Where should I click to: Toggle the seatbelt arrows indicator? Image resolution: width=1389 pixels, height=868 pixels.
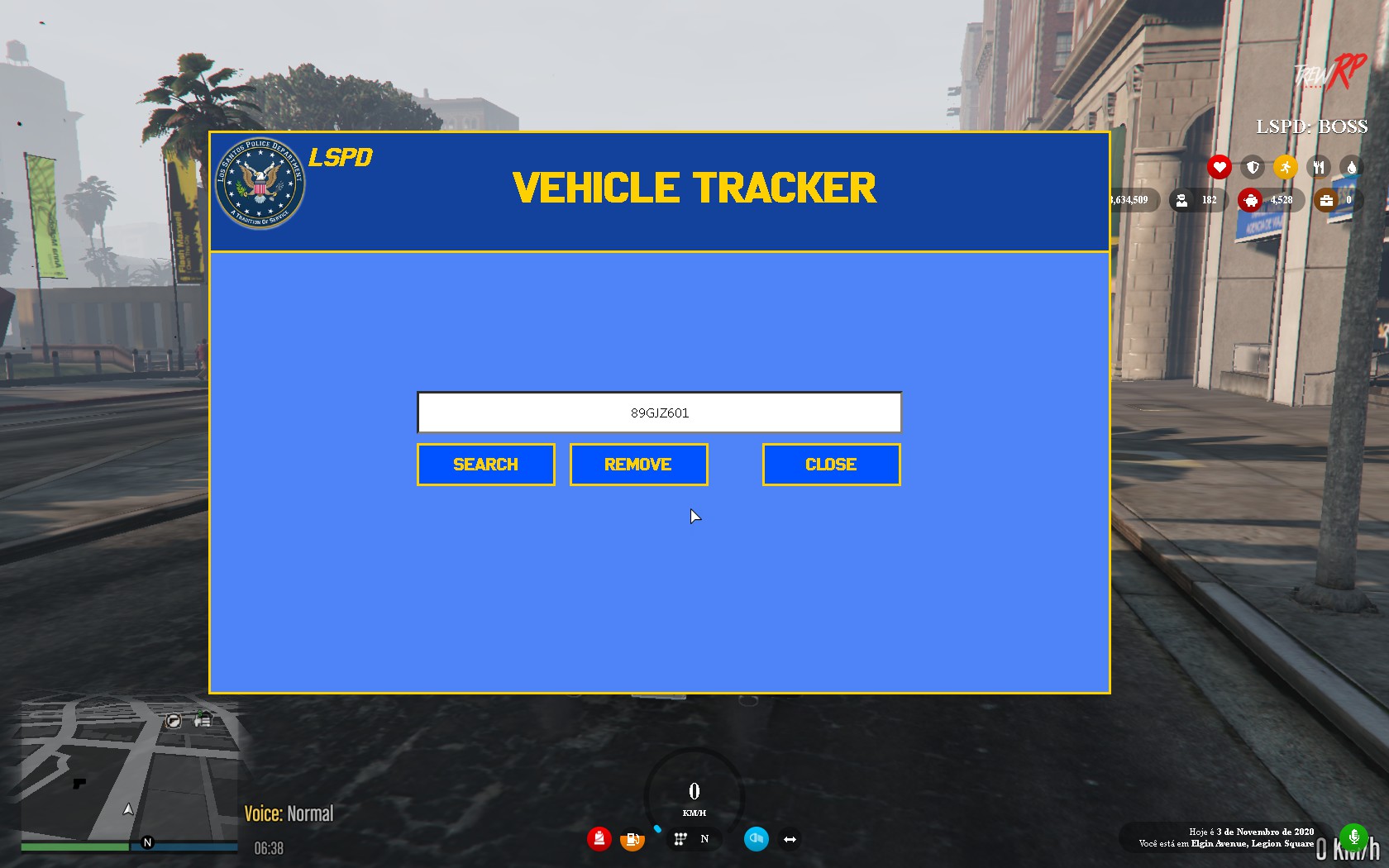[790, 838]
